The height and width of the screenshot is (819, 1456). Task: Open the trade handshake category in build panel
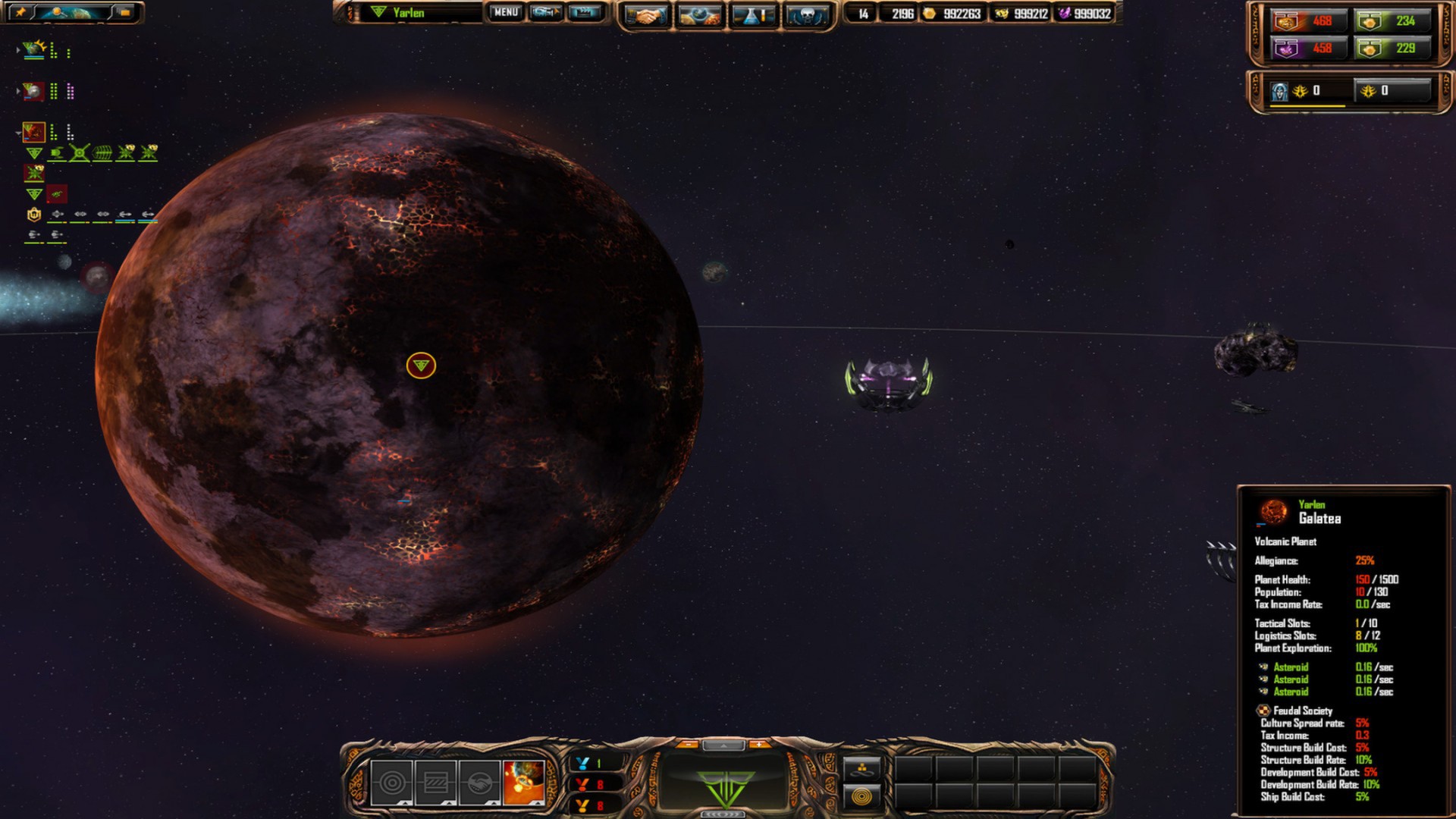(x=480, y=782)
